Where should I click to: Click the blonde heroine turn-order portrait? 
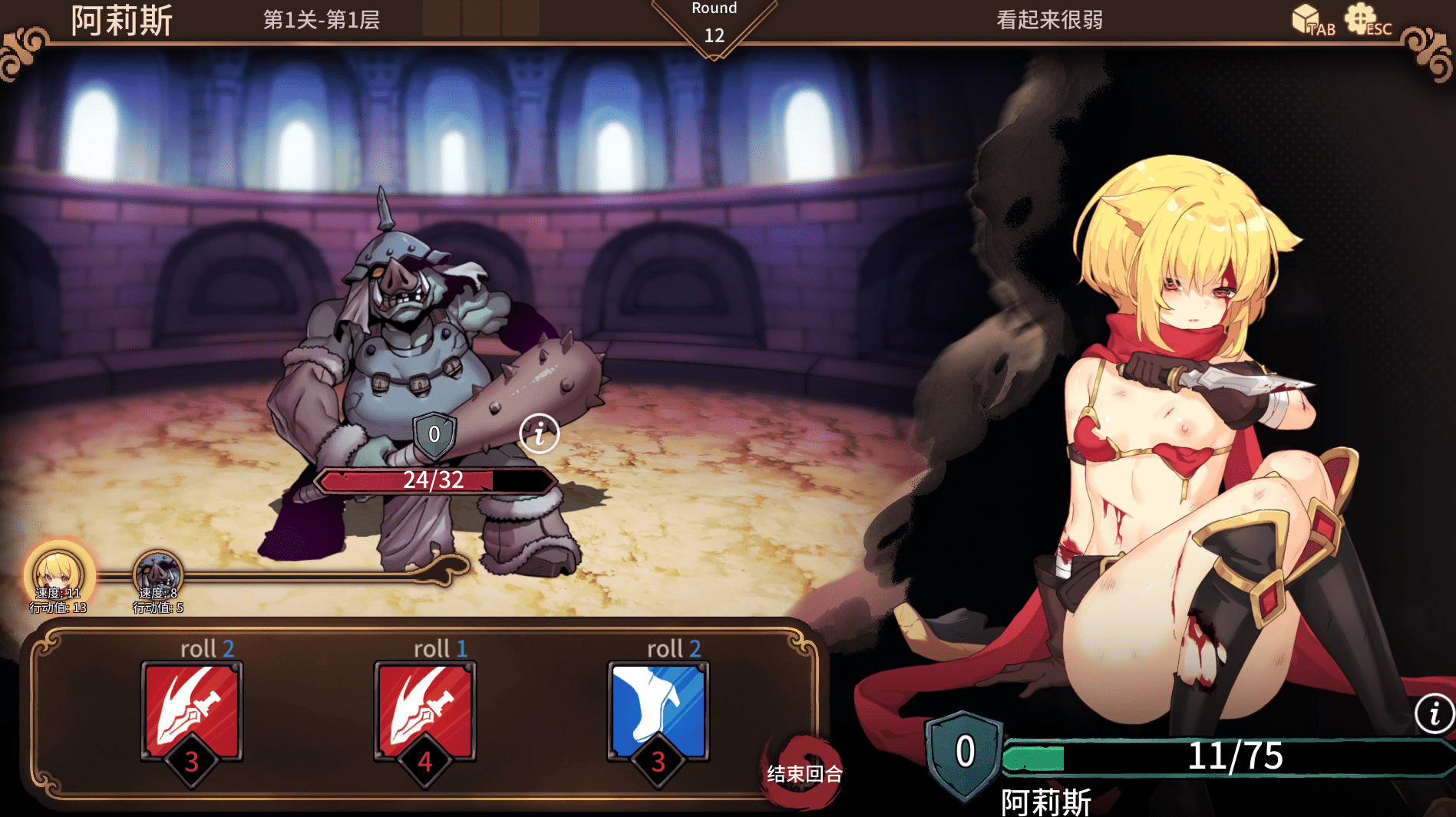click(x=58, y=572)
